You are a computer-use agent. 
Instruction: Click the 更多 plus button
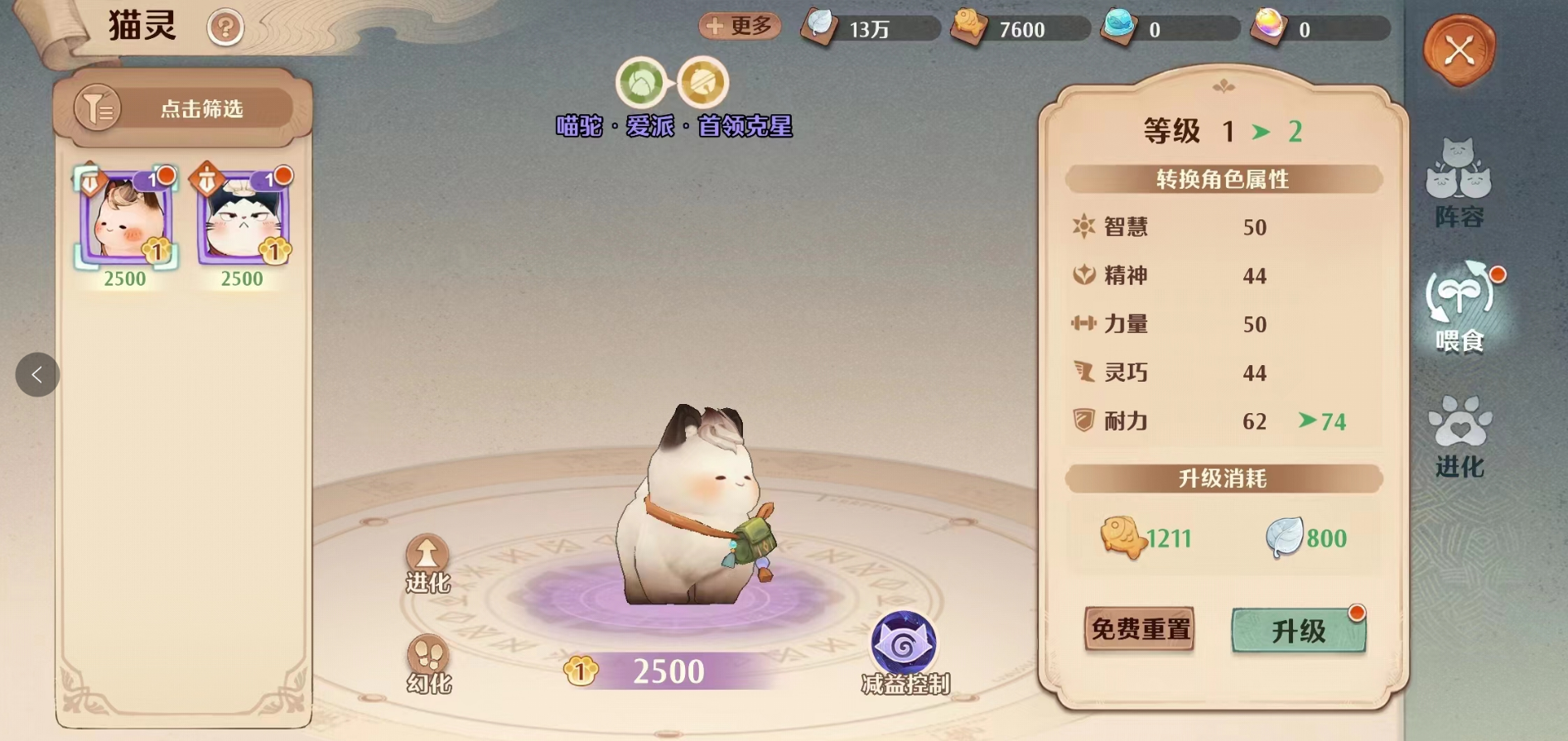[740, 26]
